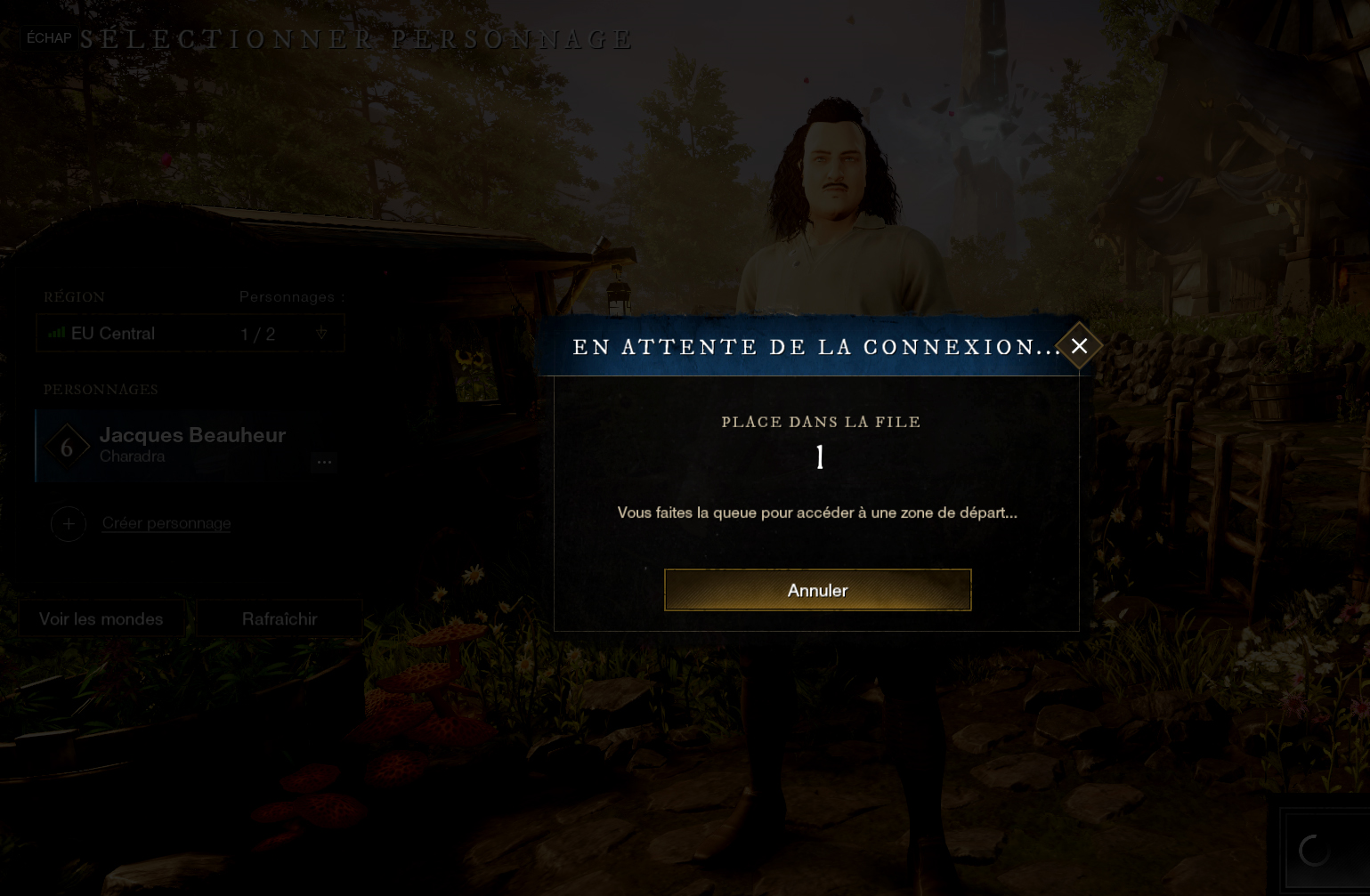Cancel the connection queue with Annuler
This screenshot has width=1370, height=896.
[x=817, y=590]
